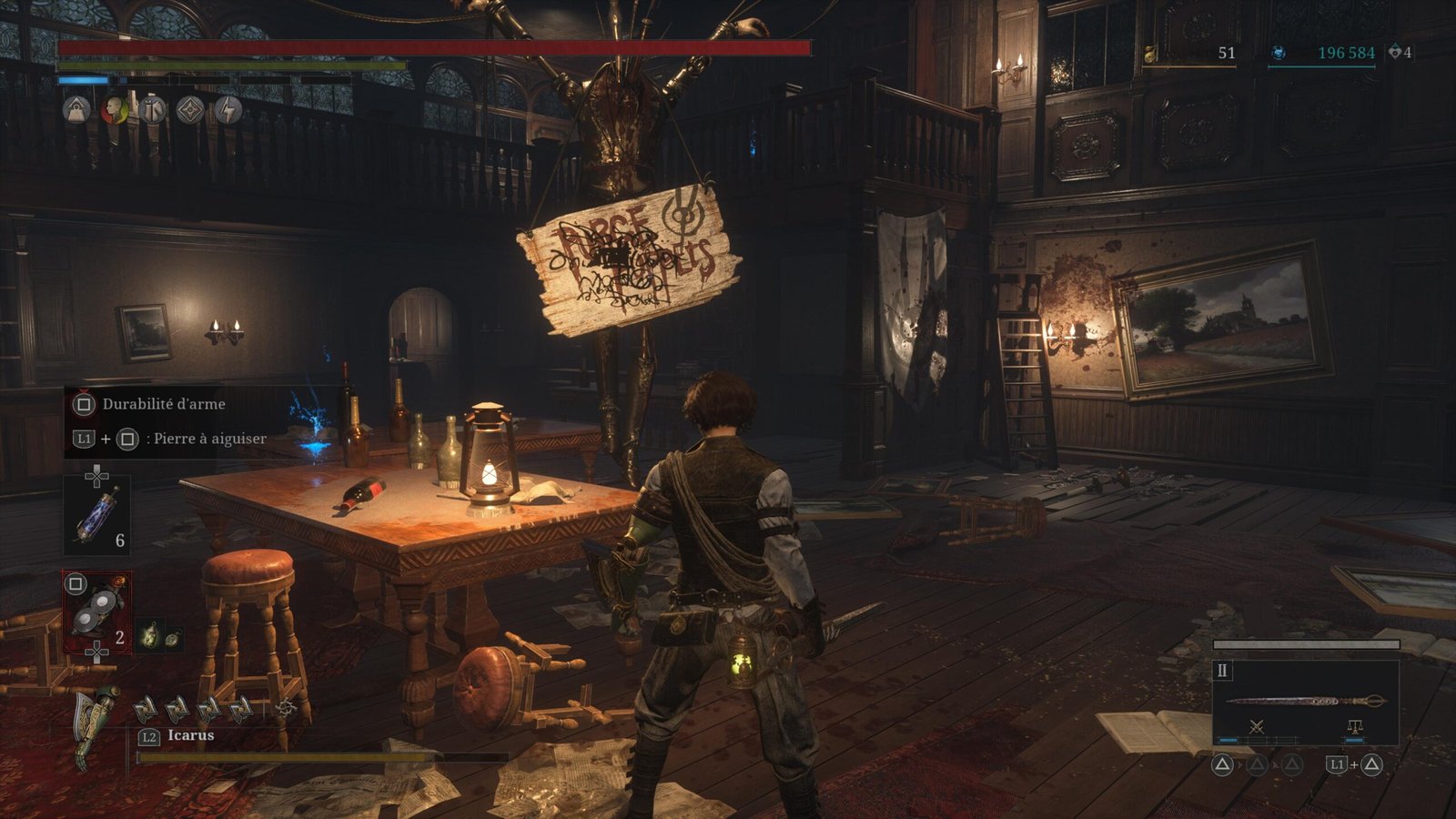
Task: Select the horse knight status icon
Action: tap(152, 110)
